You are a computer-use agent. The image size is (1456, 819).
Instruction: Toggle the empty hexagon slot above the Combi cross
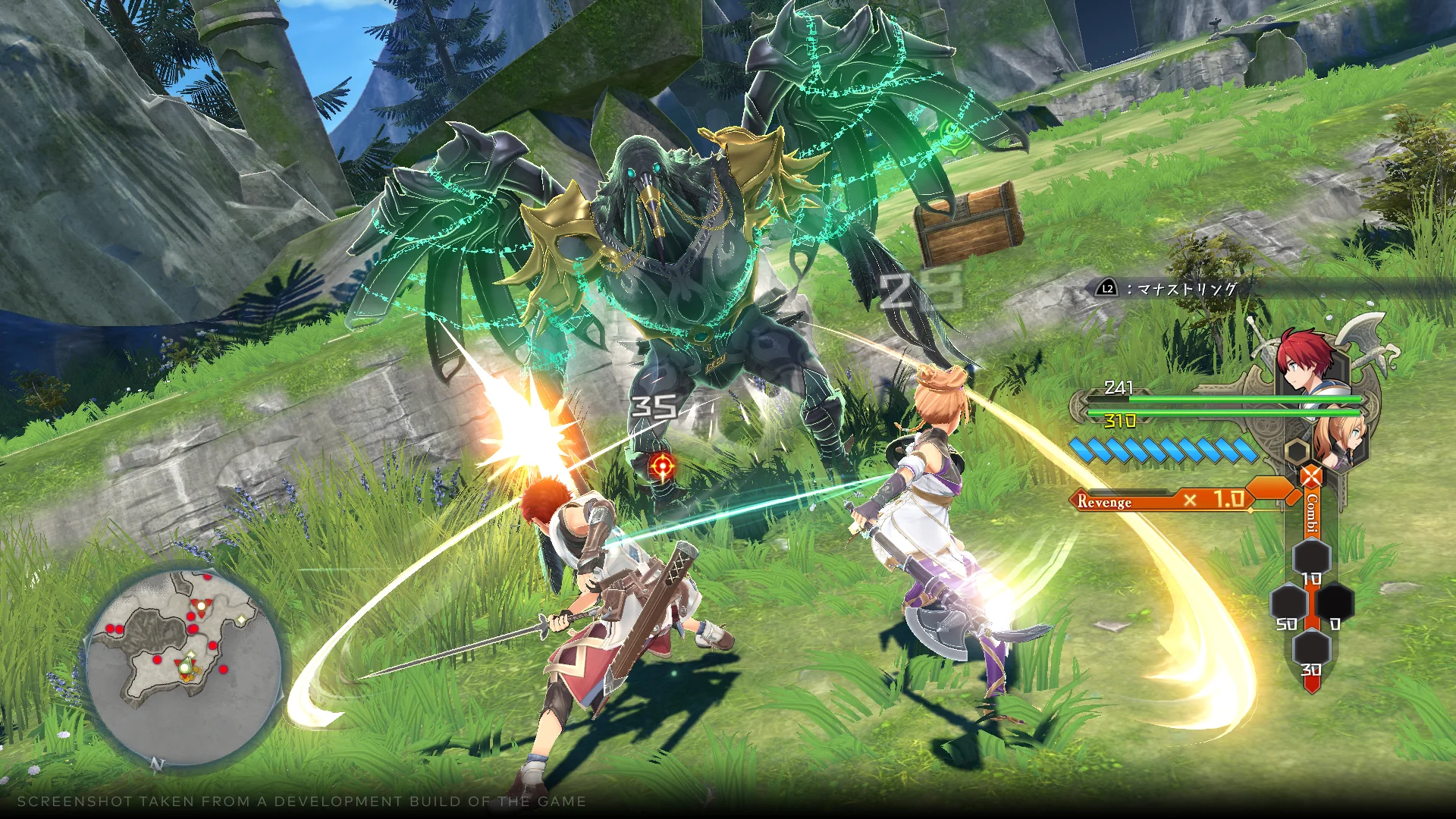coord(1297,451)
